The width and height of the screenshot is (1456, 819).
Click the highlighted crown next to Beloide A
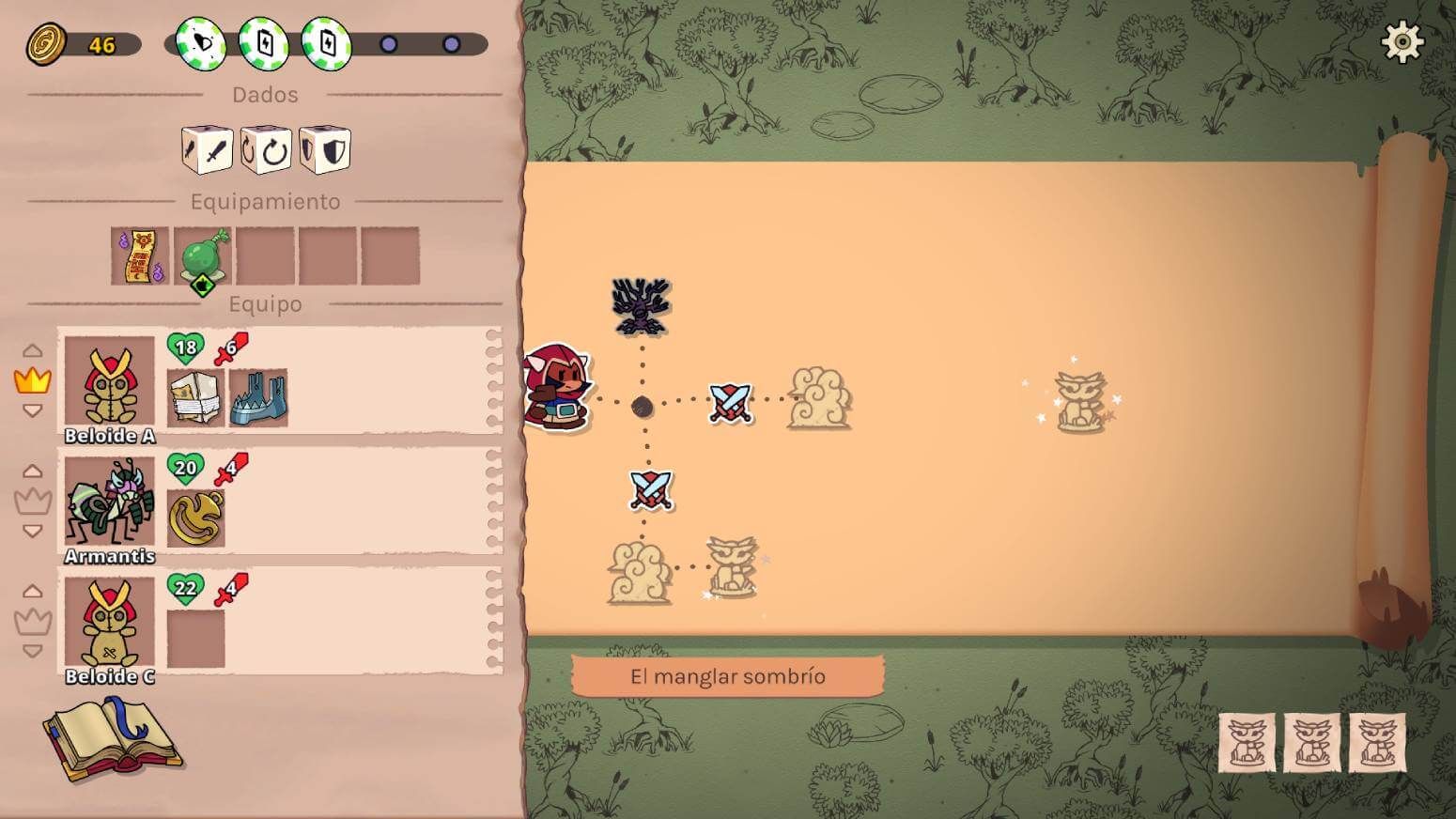[35, 380]
